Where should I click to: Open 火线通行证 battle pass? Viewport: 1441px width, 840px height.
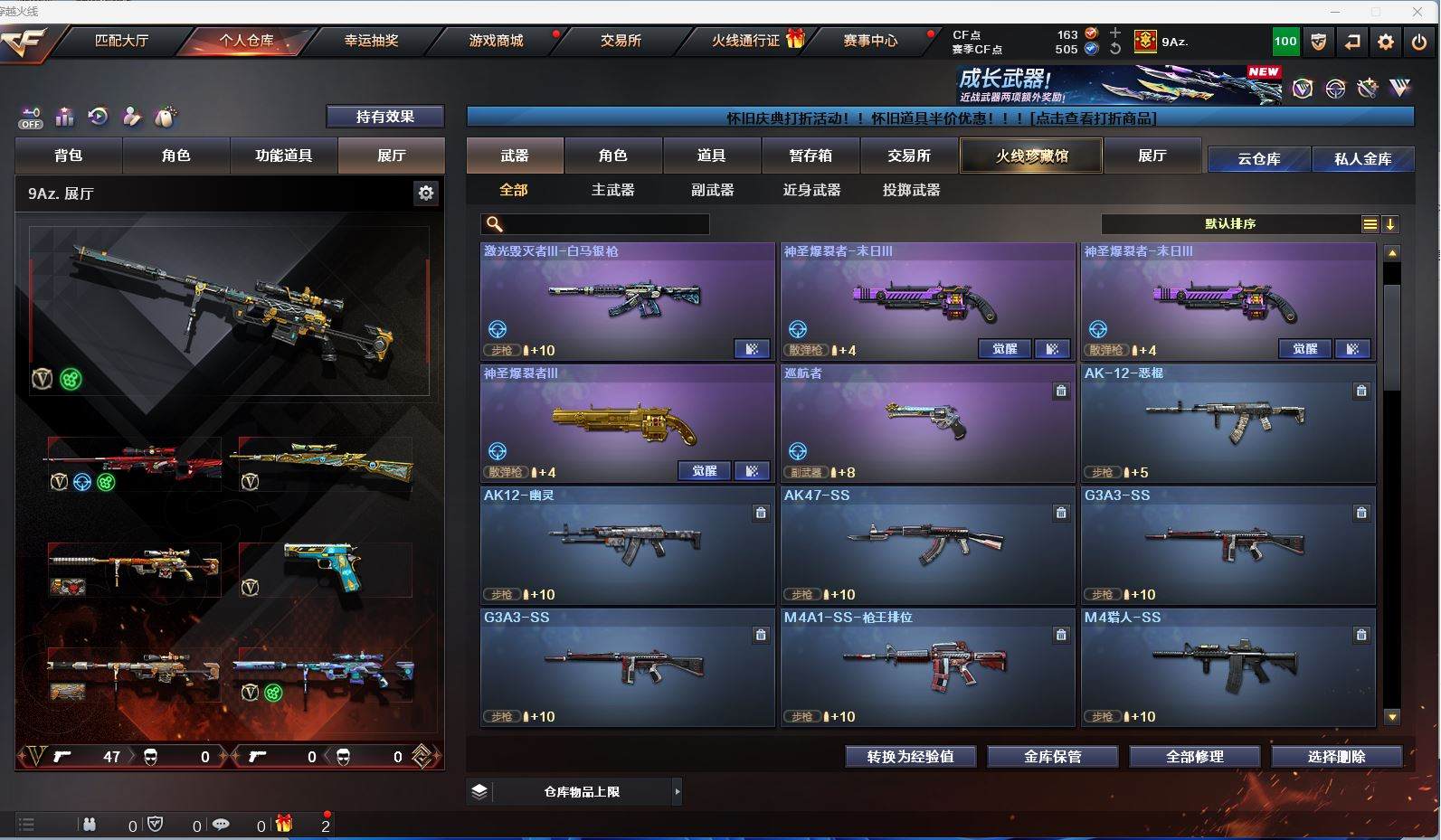point(745,41)
